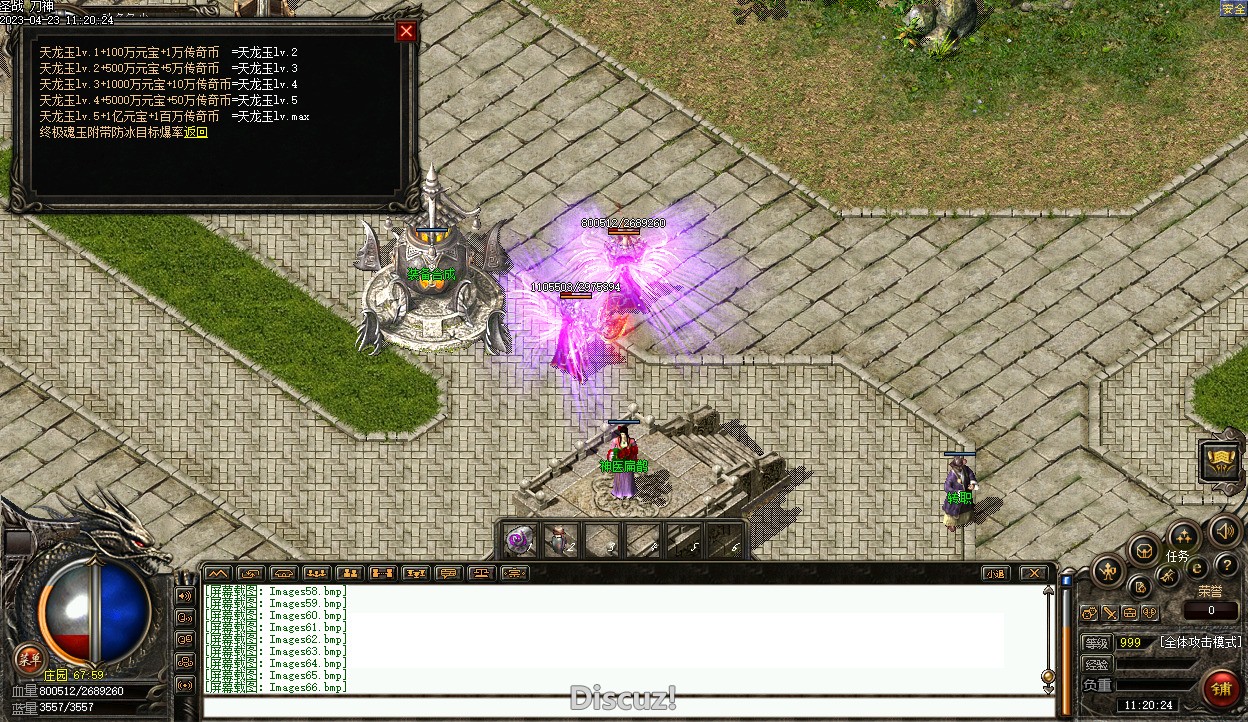Open the 铺 shop button
The height and width of the screenshot is (722, 1248).
(x=1221, y=690)
